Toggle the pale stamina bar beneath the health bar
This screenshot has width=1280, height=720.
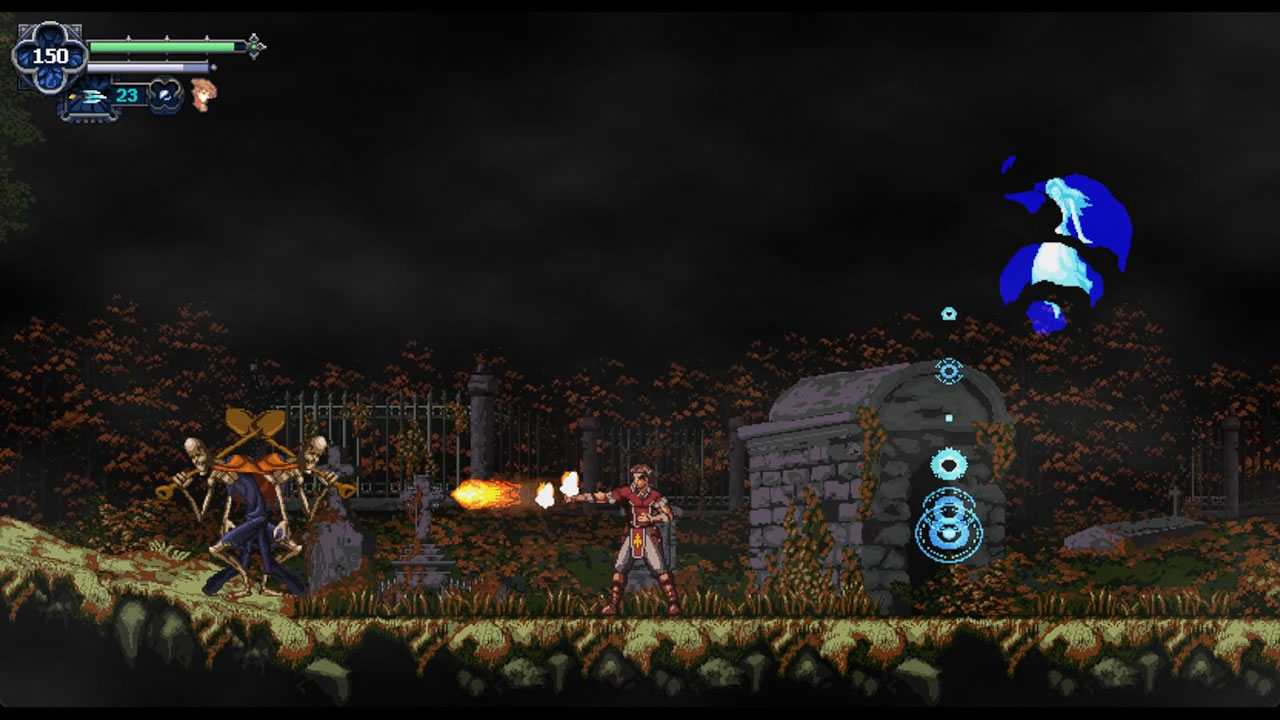click(150, 65)
